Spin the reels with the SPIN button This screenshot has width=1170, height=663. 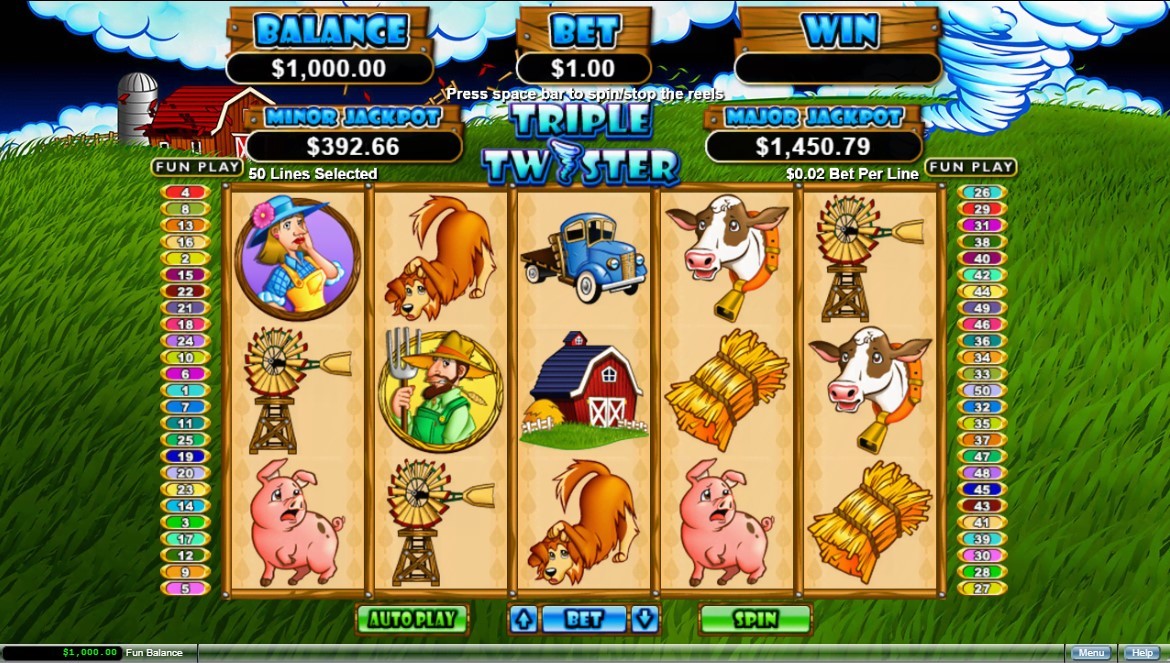pos(755,619)
